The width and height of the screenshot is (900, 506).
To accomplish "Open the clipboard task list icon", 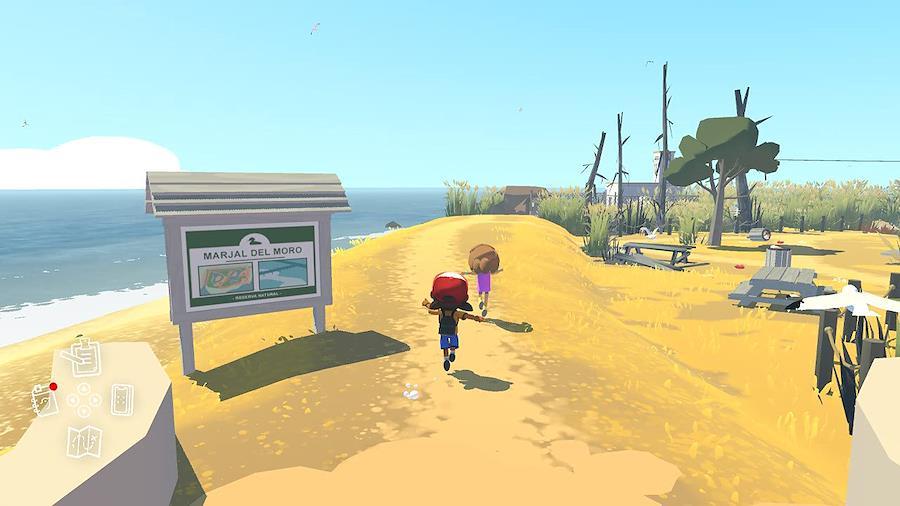I will [85, 358].
